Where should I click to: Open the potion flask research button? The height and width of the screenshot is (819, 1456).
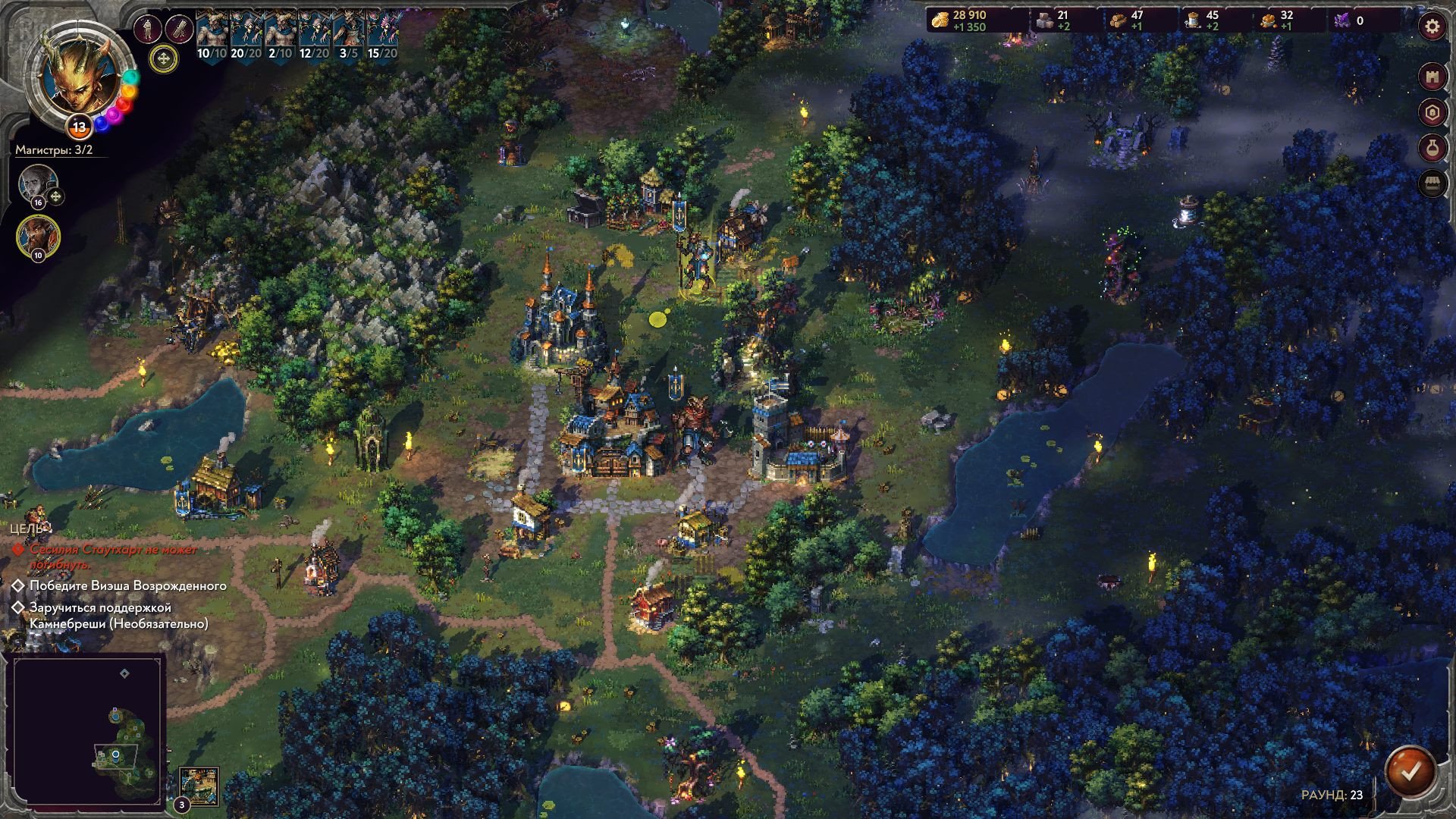pyautogui.click(x=1432, y=149)
